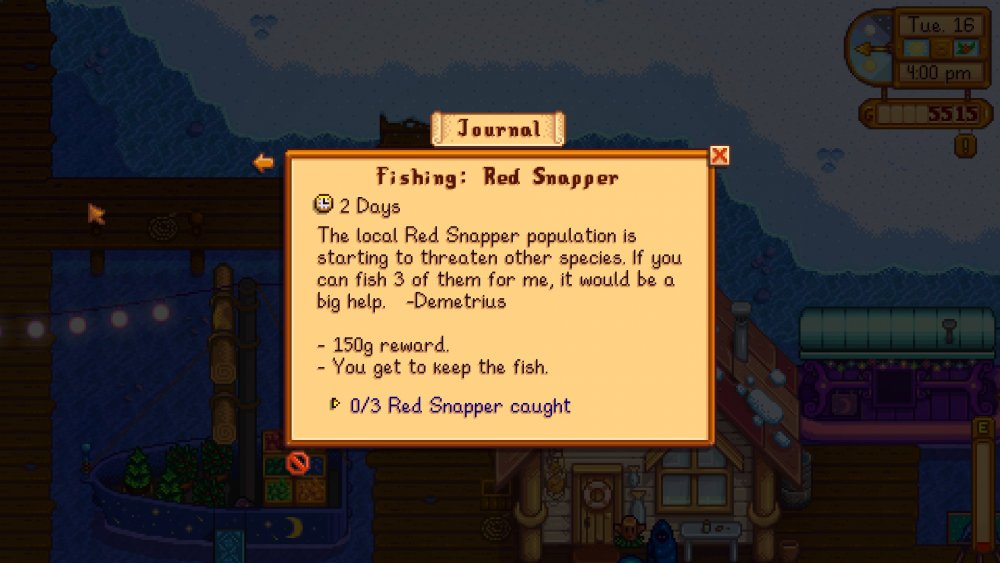
Task: Click the exclamation mark journal icon
Action: [965, 146]
